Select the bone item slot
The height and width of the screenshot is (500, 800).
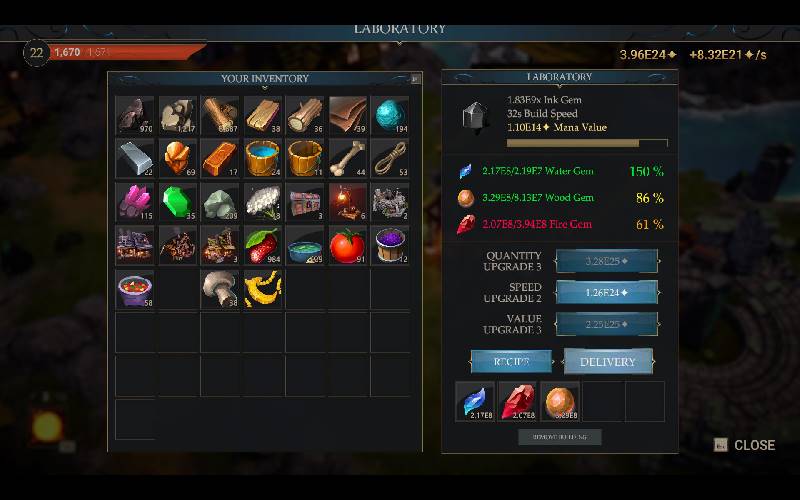click(348, 158)
